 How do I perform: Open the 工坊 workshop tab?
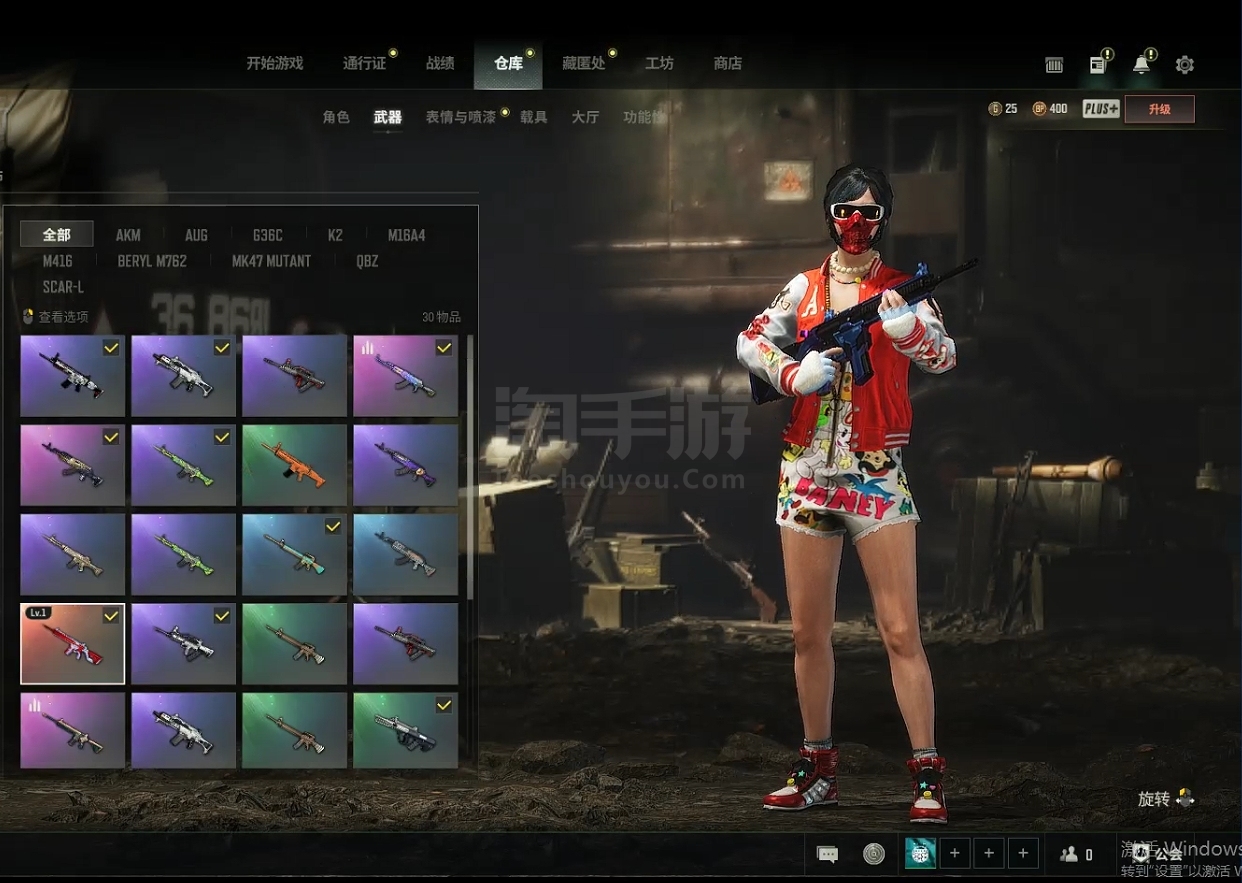click(659, 63)
